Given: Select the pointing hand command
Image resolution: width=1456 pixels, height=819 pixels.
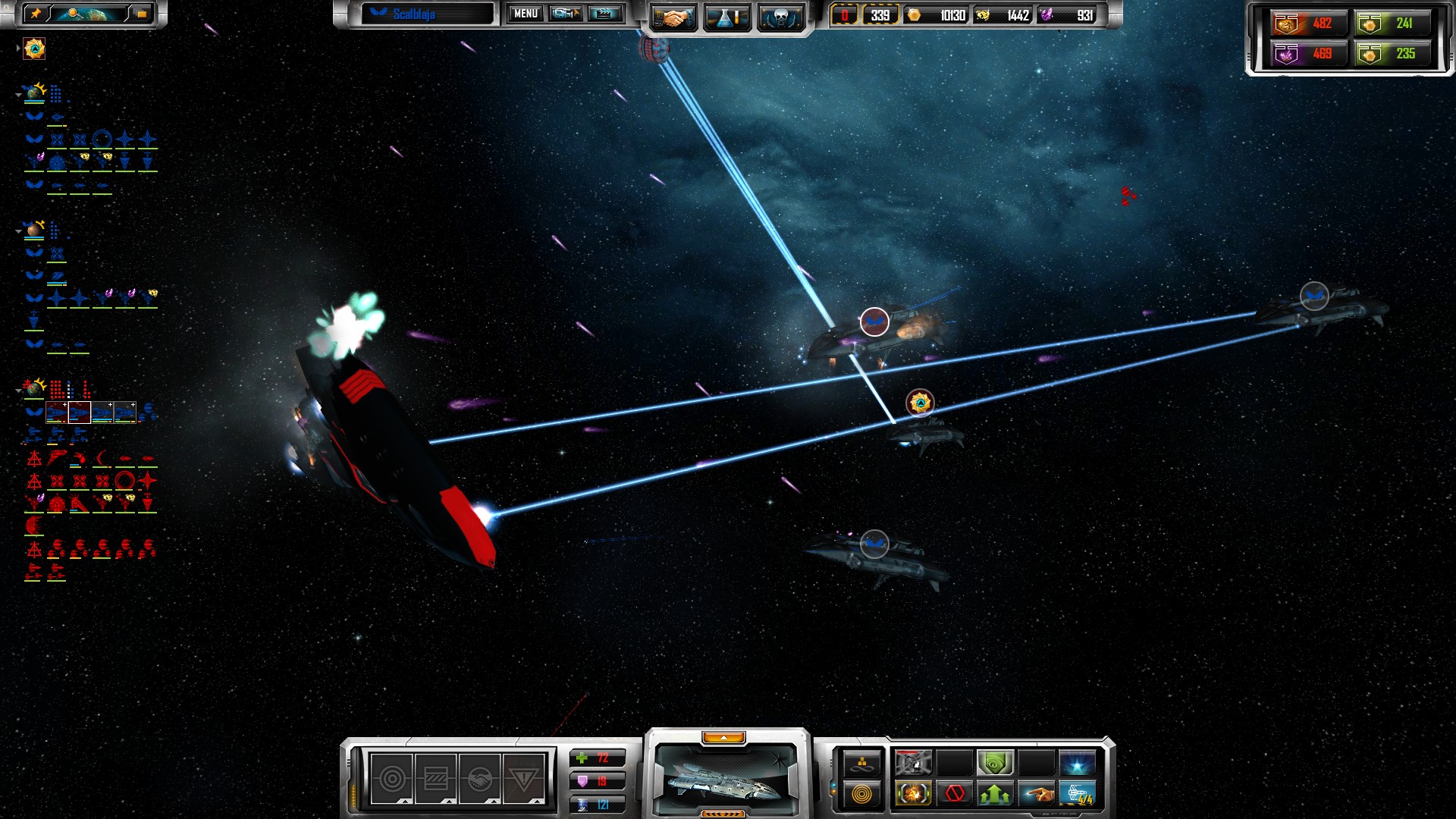Looking at the screenshot, I should coord(1036,794).
